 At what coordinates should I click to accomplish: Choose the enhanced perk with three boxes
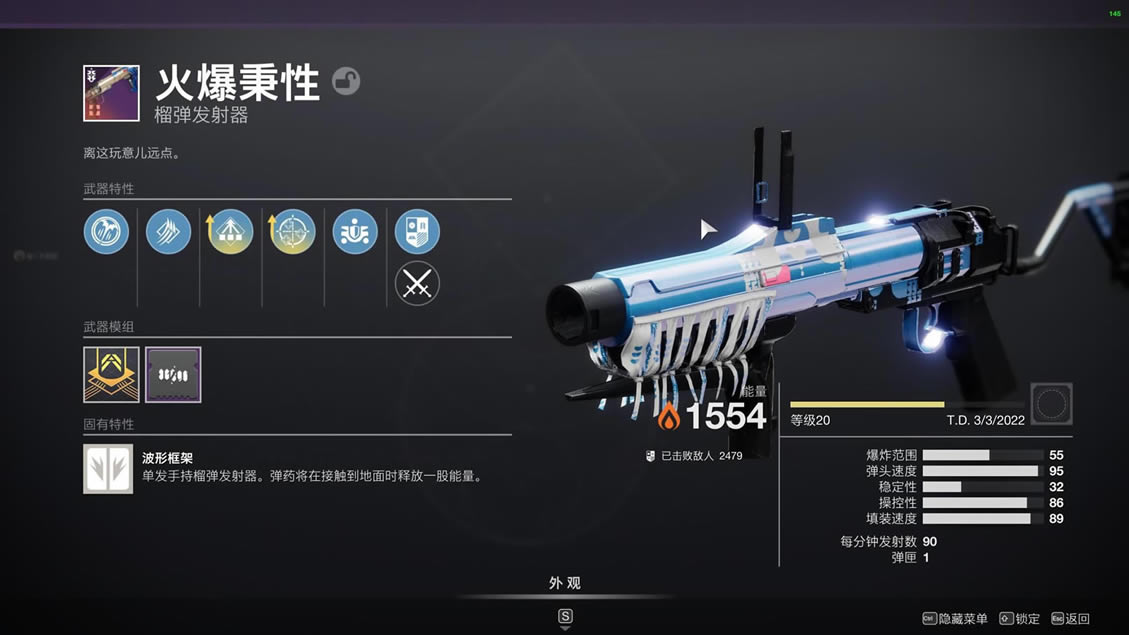230,232
